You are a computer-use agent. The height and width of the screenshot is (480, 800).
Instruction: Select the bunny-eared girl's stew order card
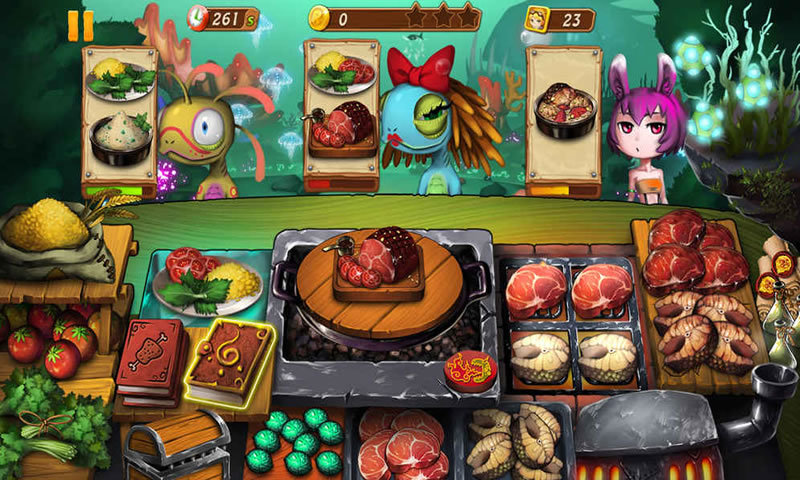(564, 115)
